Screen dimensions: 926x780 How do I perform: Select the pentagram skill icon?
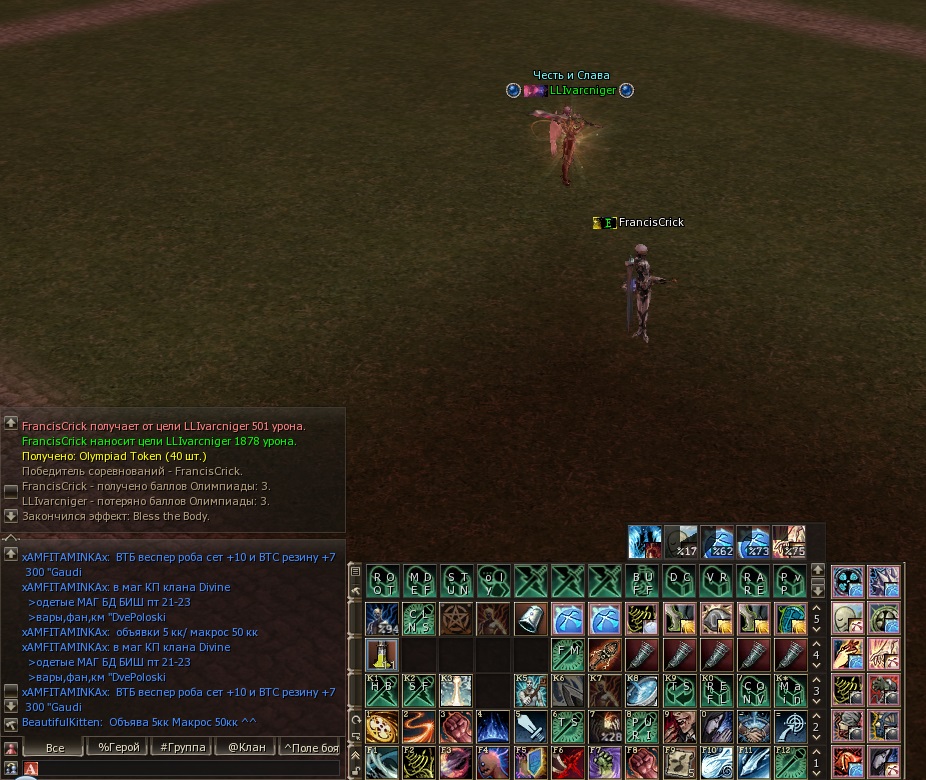tap(457, 618)
